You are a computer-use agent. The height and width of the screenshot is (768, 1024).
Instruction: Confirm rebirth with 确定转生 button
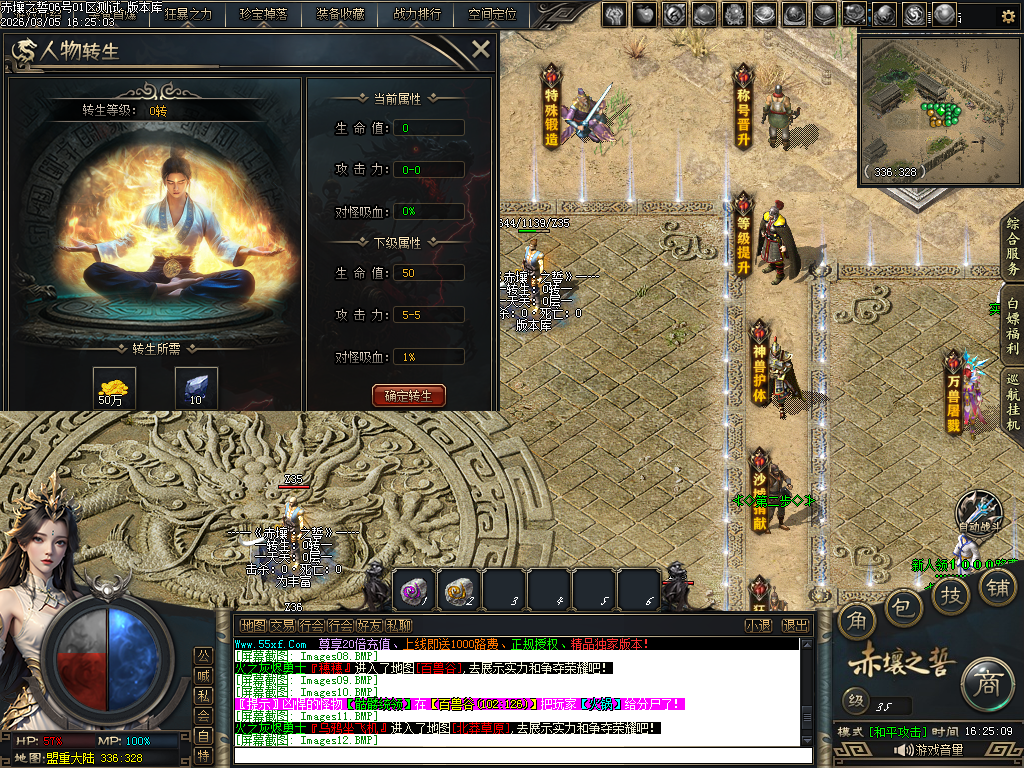tap(408, 395)
